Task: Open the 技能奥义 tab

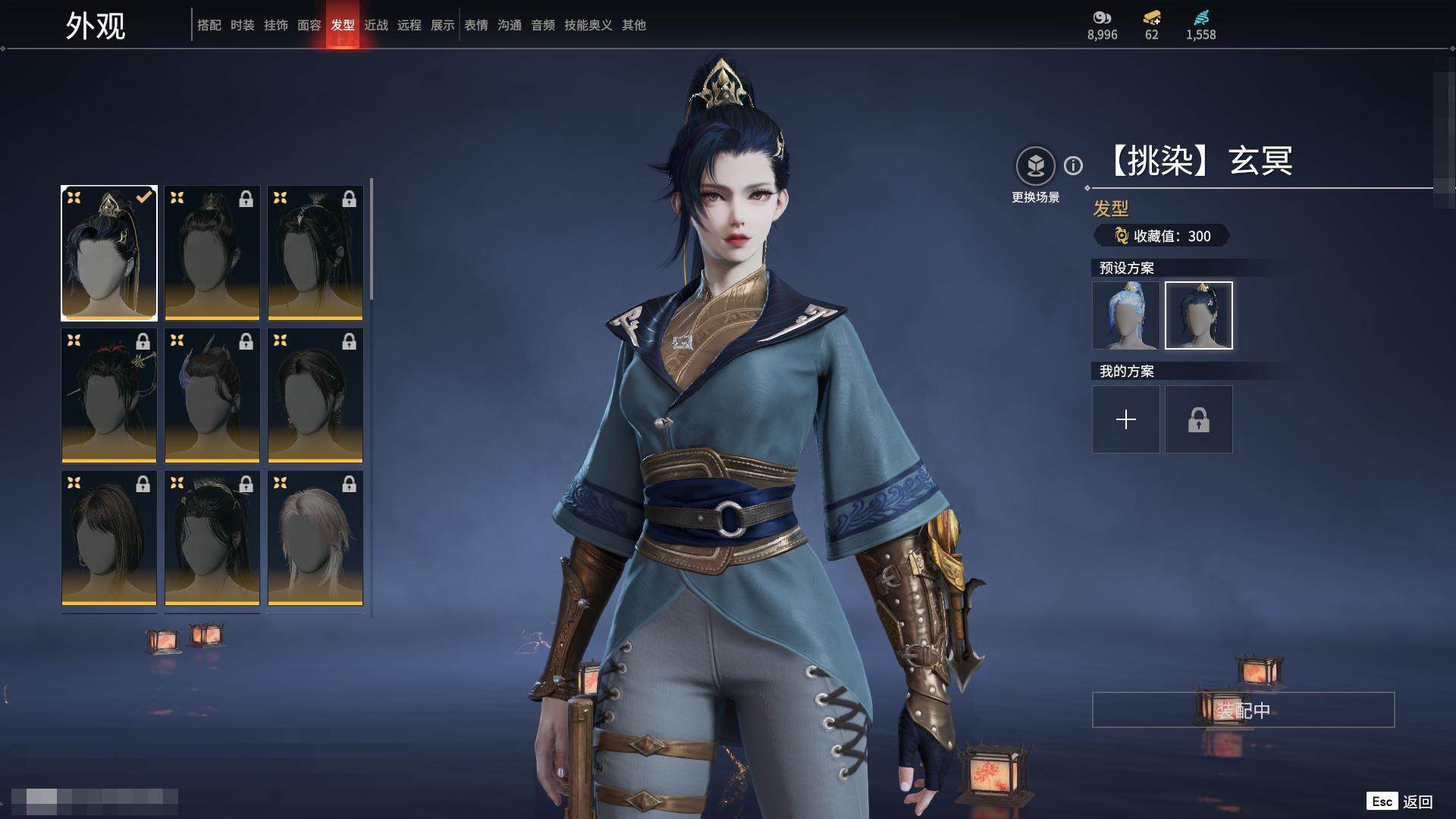Action: click(588, 25)
